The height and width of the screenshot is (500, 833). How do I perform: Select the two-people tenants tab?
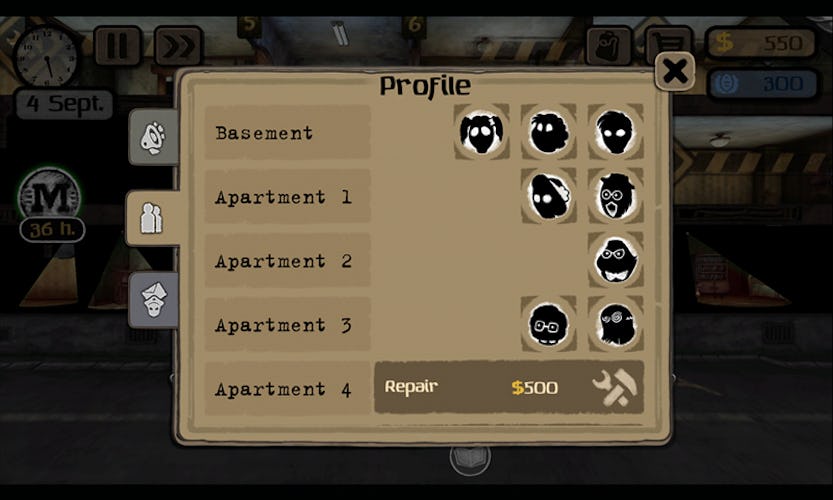point(152,218)
